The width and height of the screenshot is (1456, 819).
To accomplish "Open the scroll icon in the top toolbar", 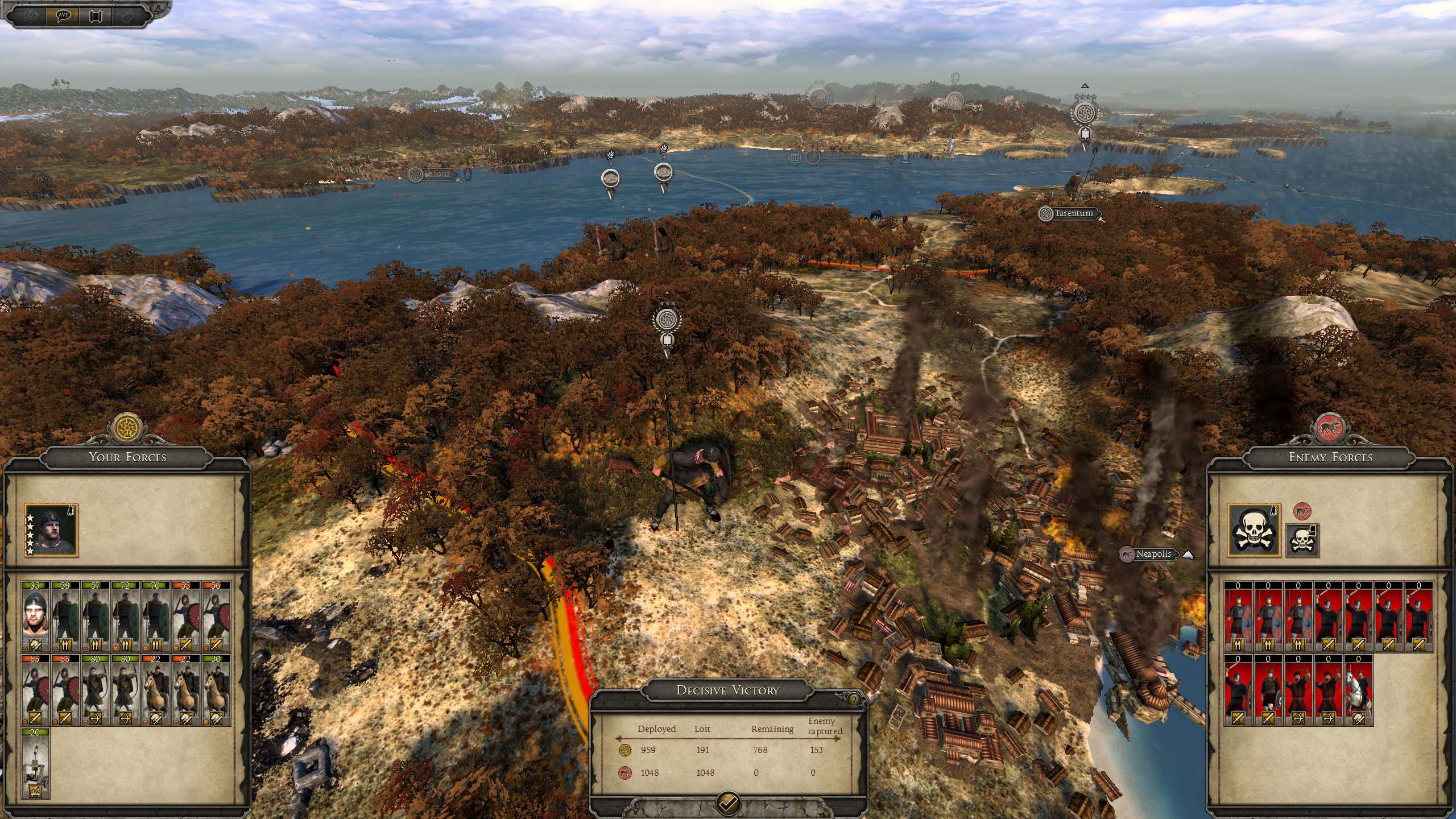I will [x=94, y=15].
